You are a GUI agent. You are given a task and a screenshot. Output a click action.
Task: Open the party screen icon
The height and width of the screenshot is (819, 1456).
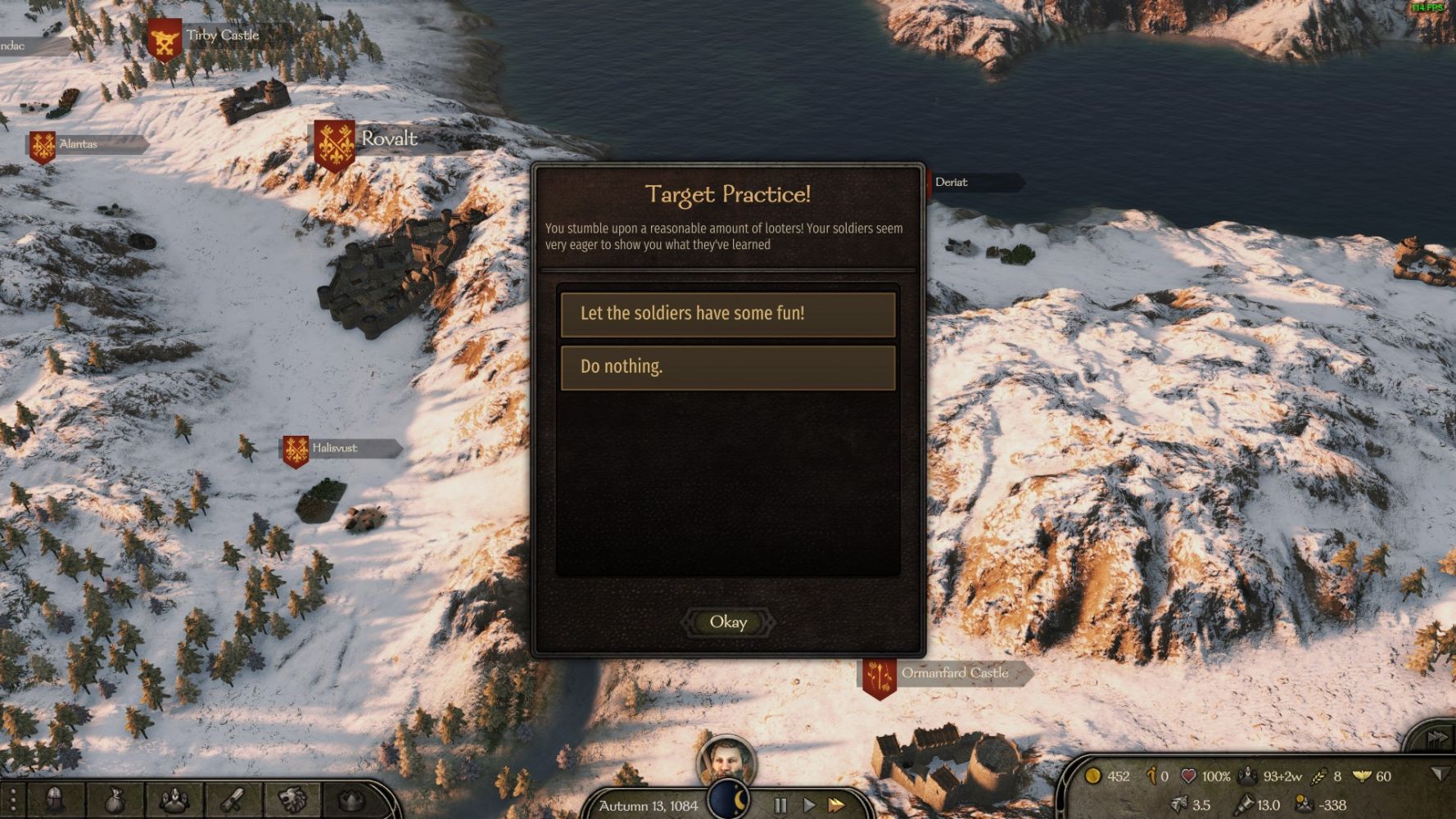pos(174,799)
